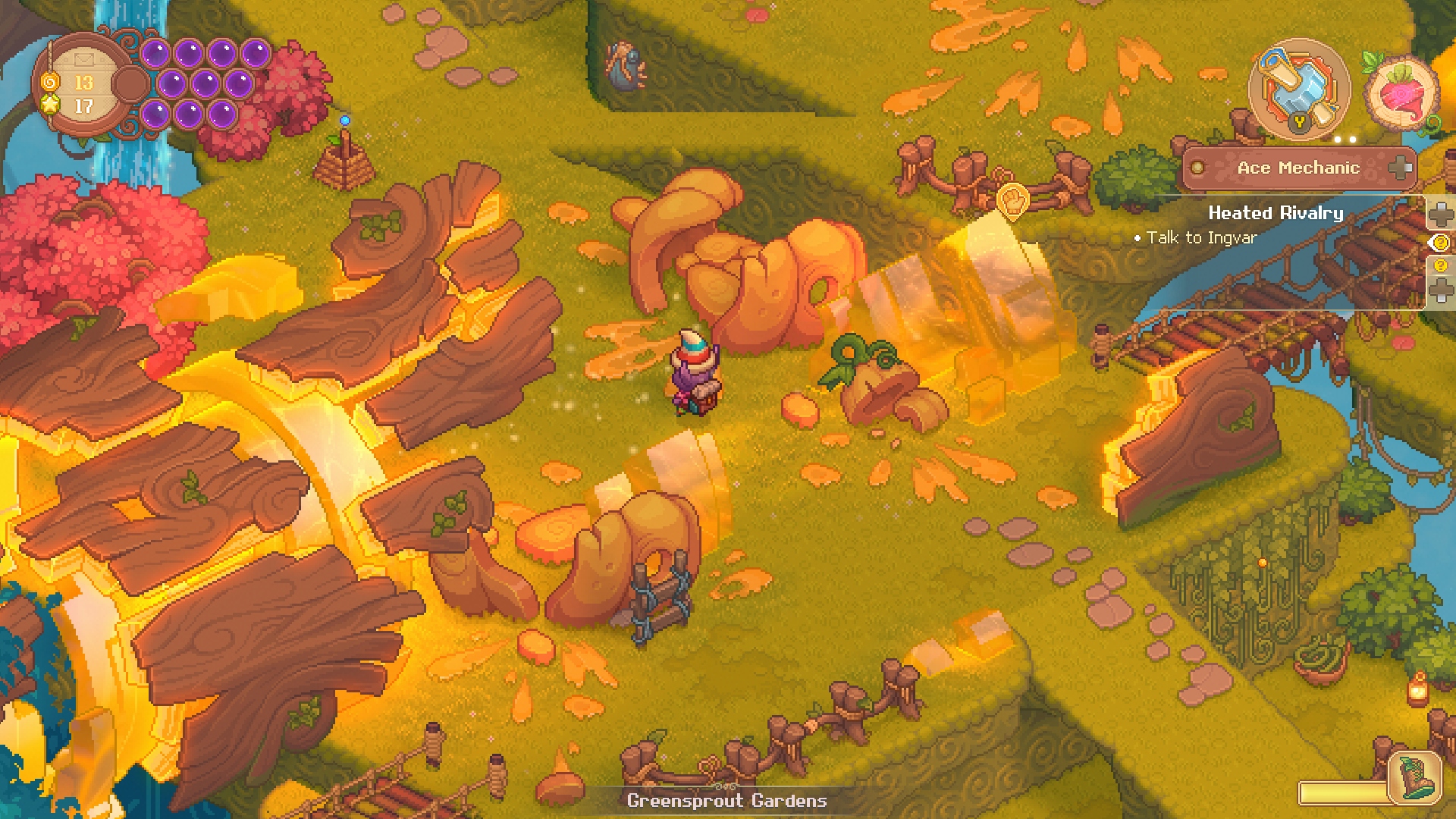
Task: Expand the top plus control beside Heated Rivalry
Action: (1442, 213)
